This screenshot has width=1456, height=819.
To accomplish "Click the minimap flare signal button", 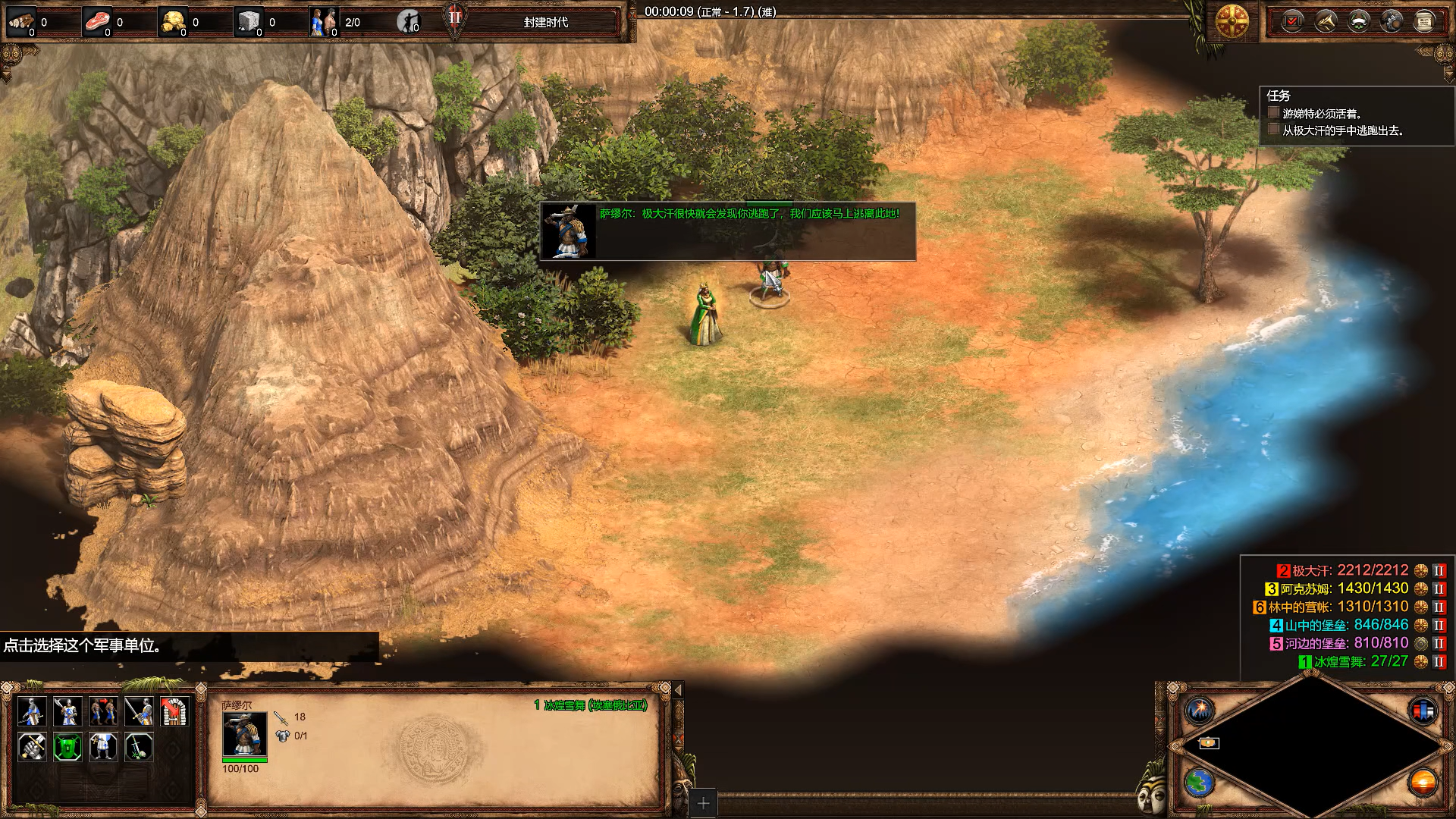I will tap(1200, 711).
